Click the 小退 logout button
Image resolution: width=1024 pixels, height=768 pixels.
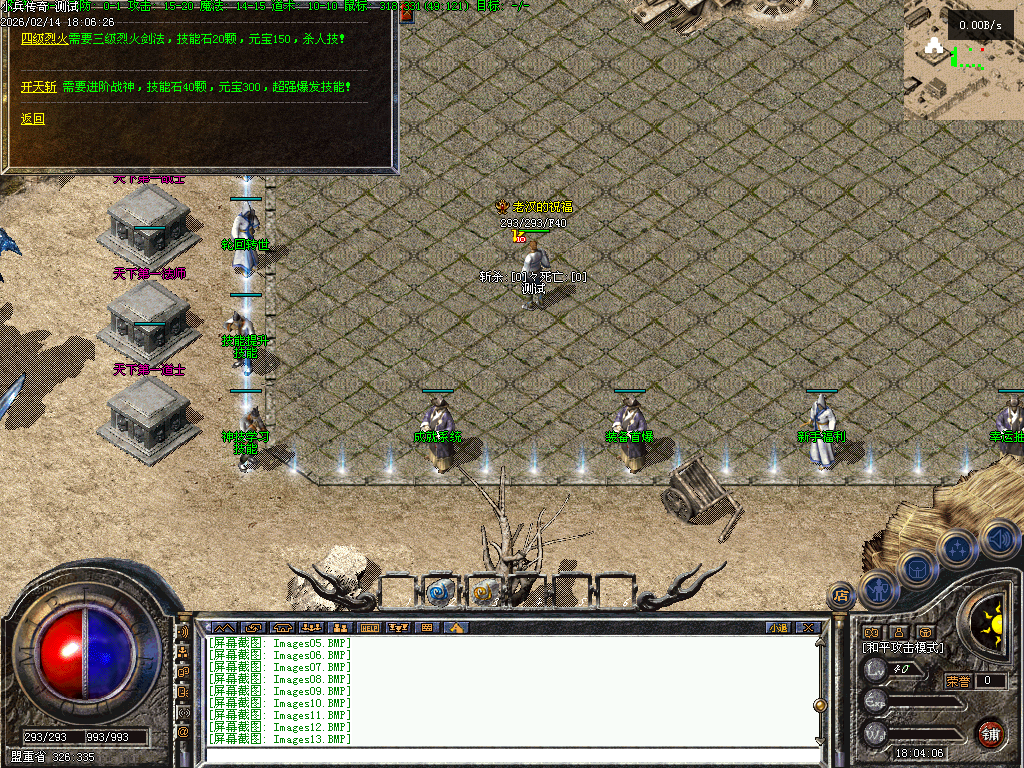click(777, 628)
